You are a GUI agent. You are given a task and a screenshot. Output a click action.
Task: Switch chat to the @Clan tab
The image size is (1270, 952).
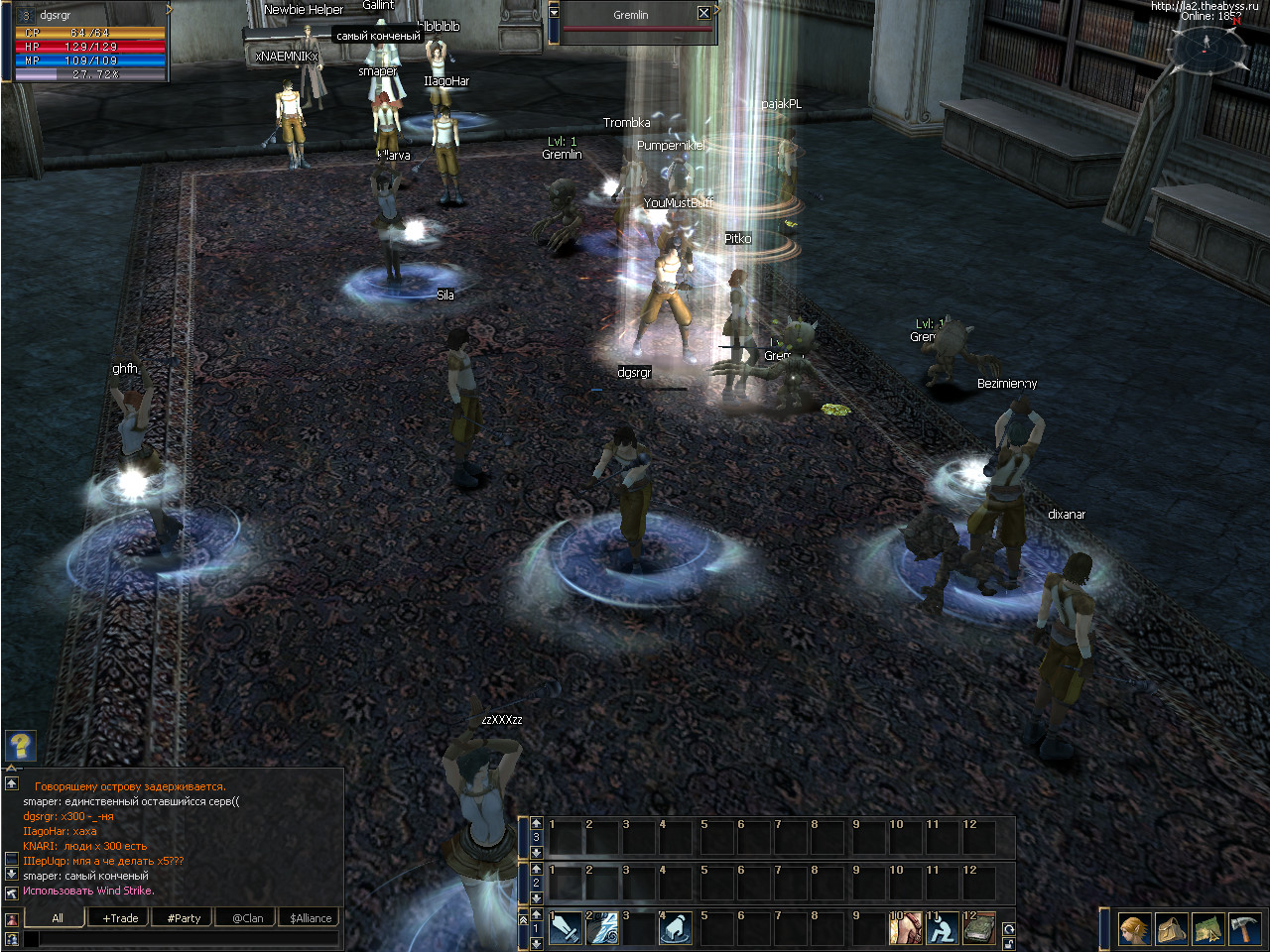point(248,918)
